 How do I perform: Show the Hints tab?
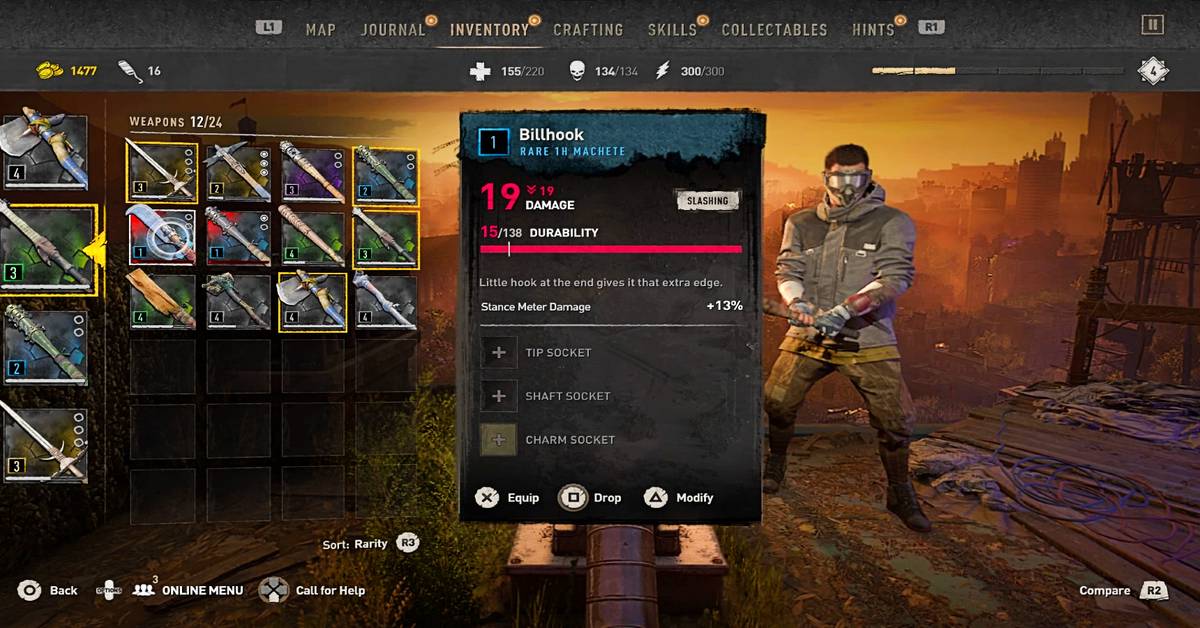873,29
